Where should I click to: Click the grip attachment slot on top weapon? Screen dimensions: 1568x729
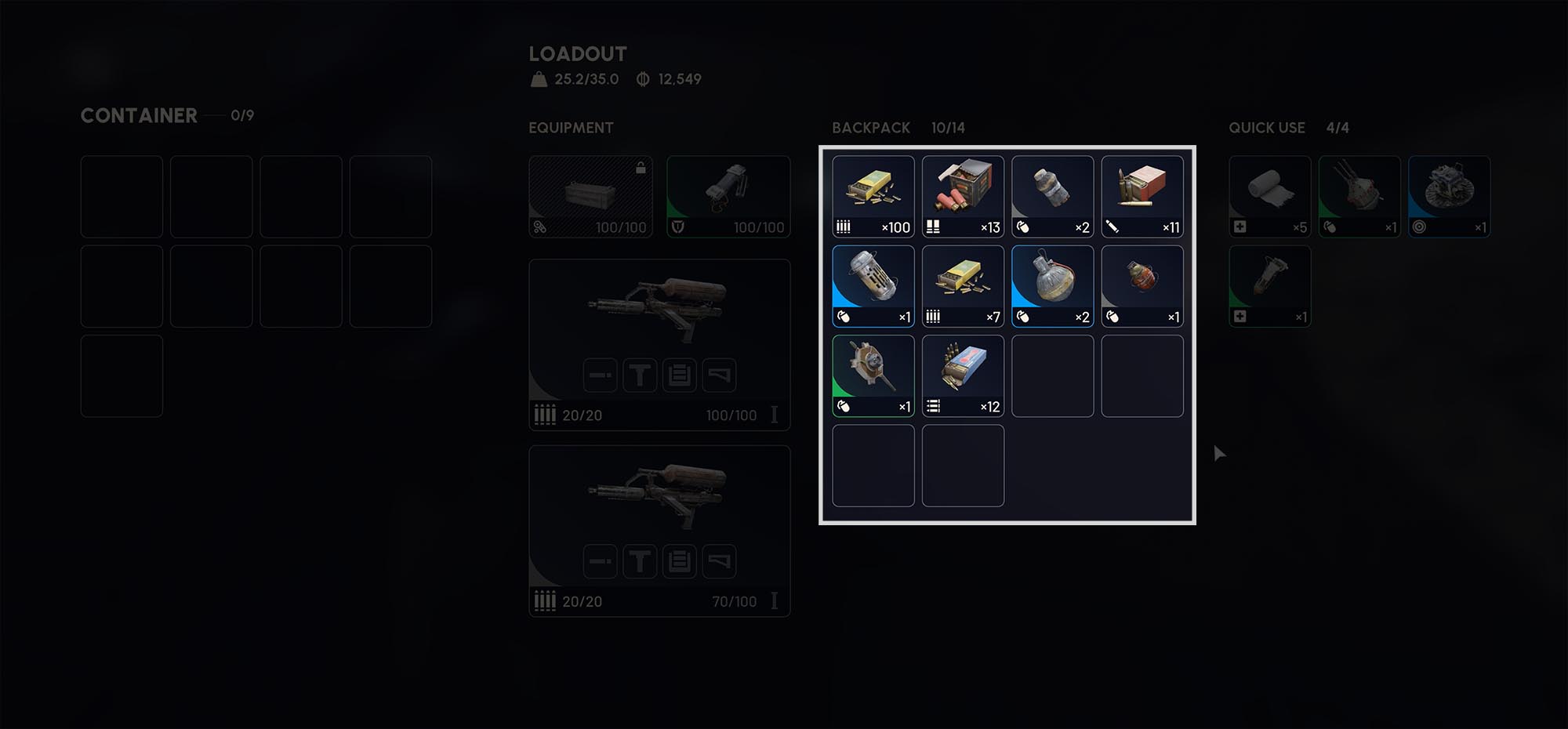click(x=640, y=375)
